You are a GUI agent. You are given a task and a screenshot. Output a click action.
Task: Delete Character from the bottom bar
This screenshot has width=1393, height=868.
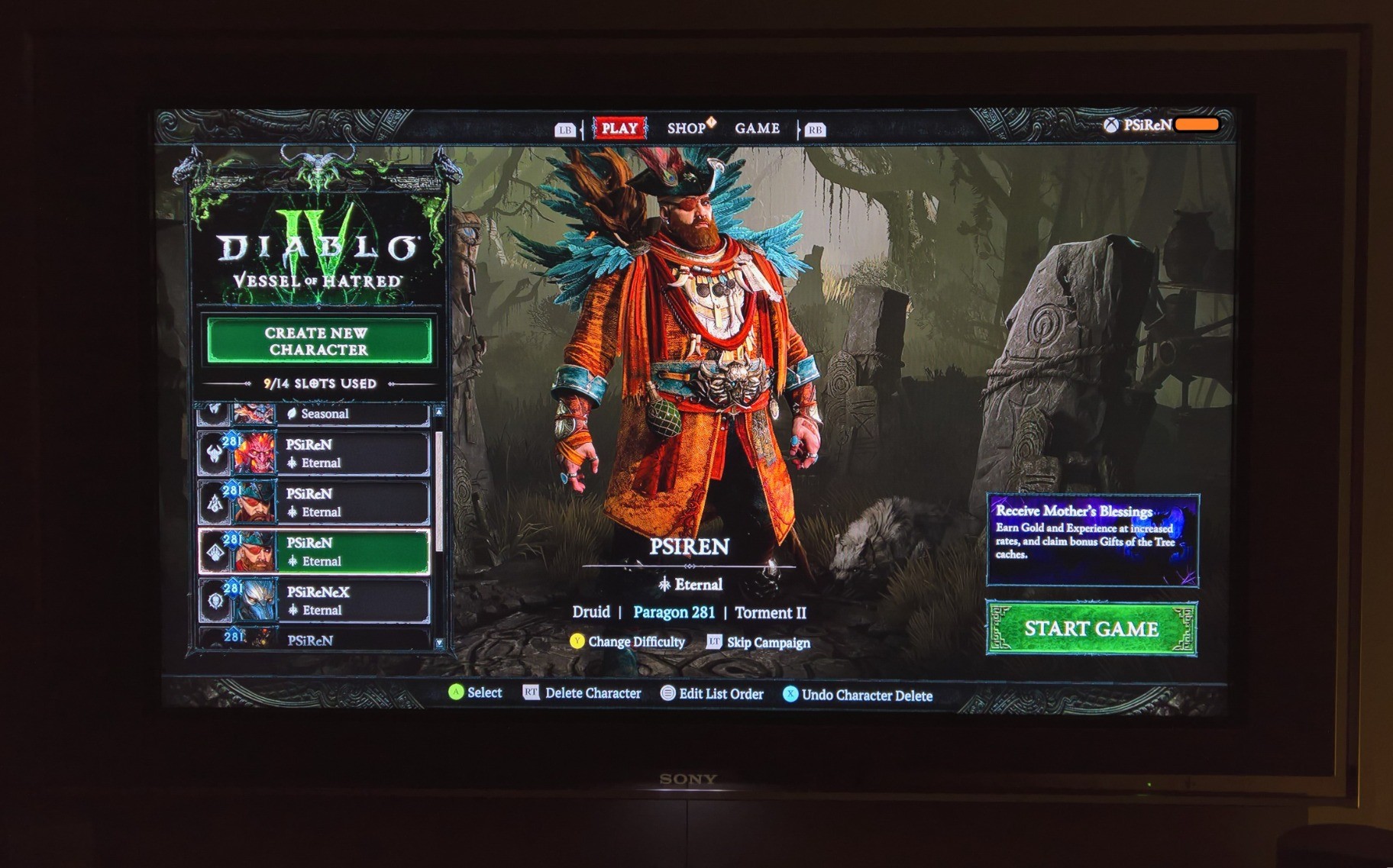tap(583, 693)
